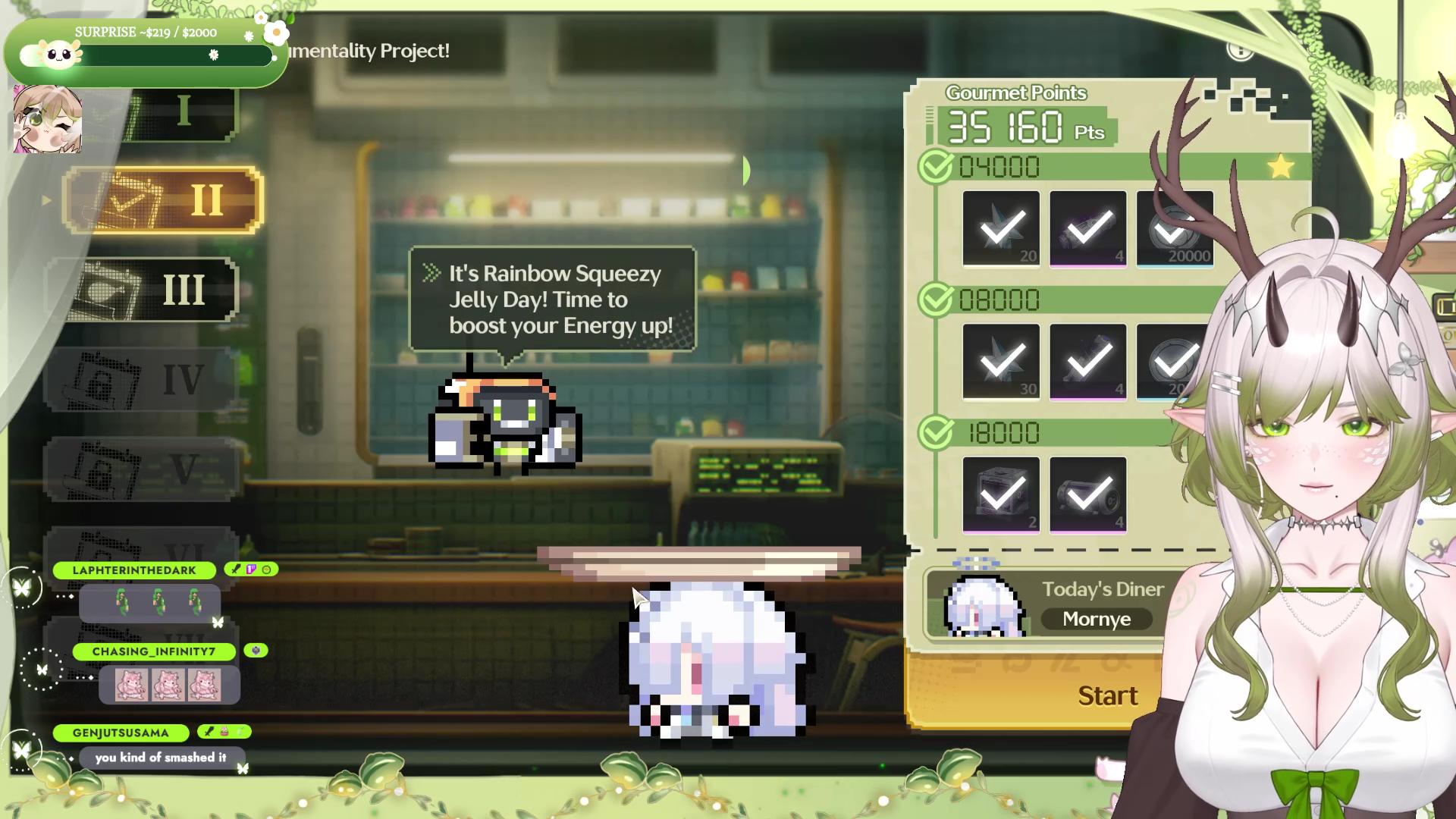Click the Mornye nameplate under Today's Diner
The image size is (1456, 819).
(x=1097, y=619)
